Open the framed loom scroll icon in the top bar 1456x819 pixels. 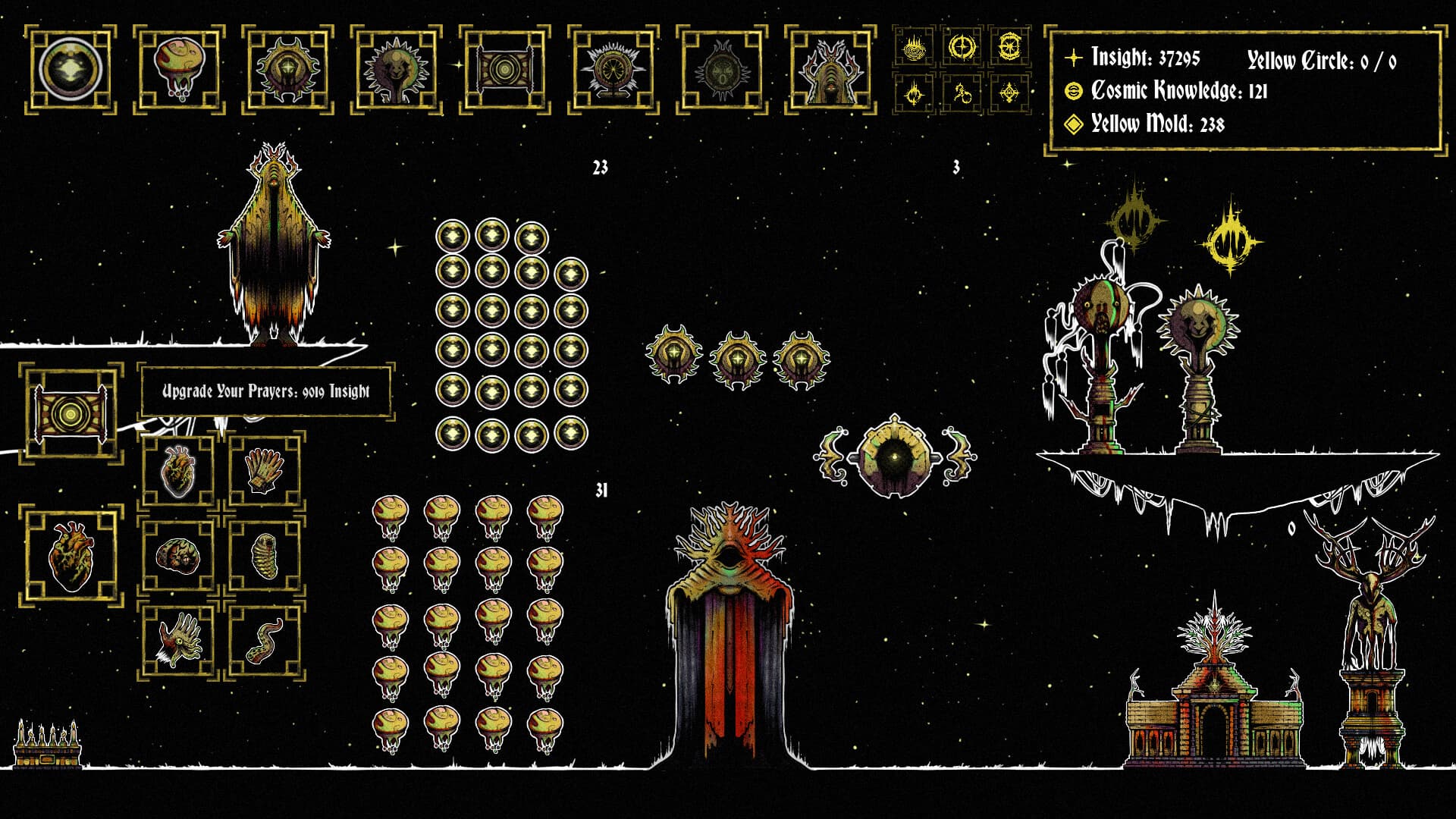point(504,67)
